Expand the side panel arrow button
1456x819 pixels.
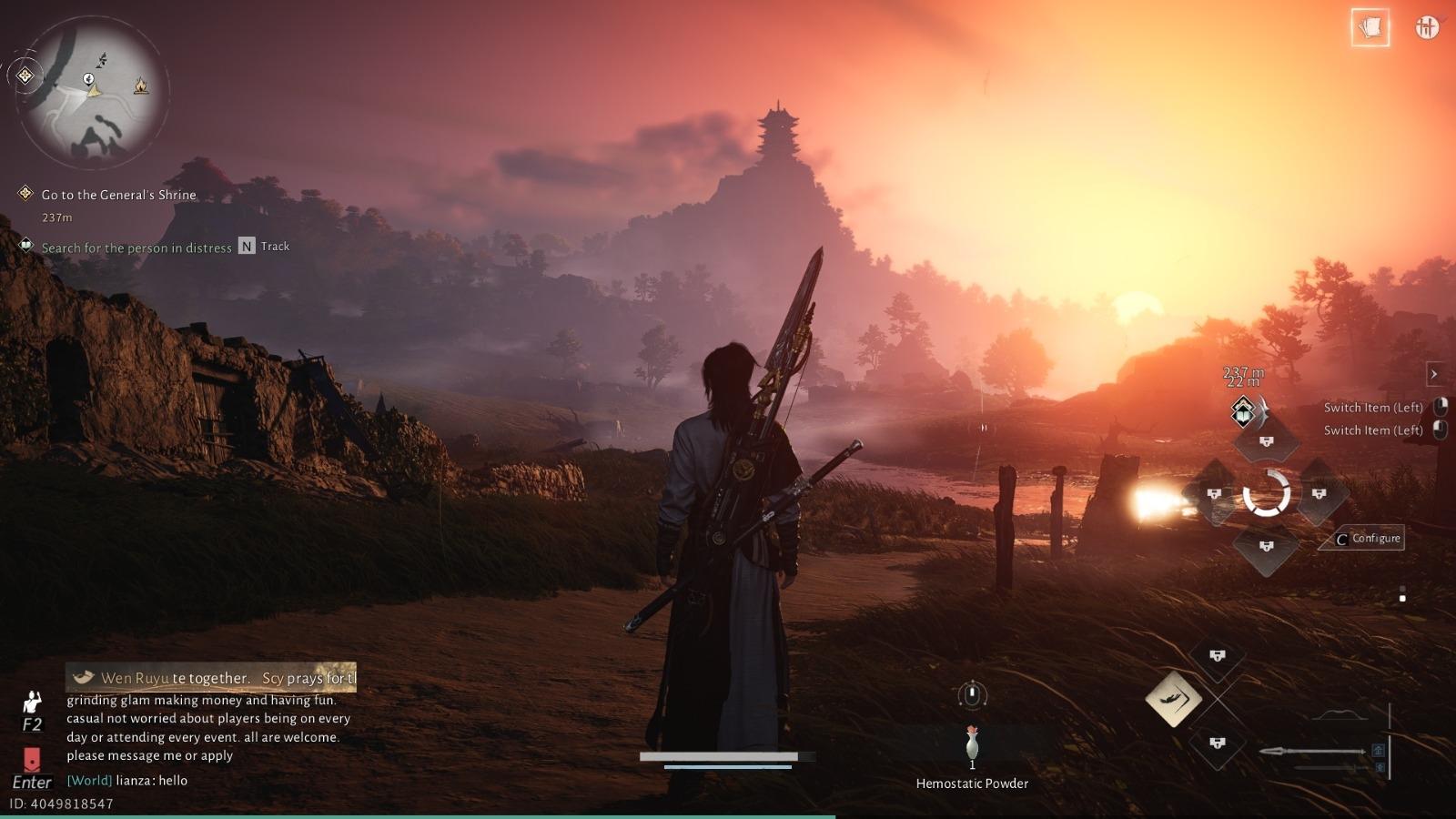(1434, 374)
